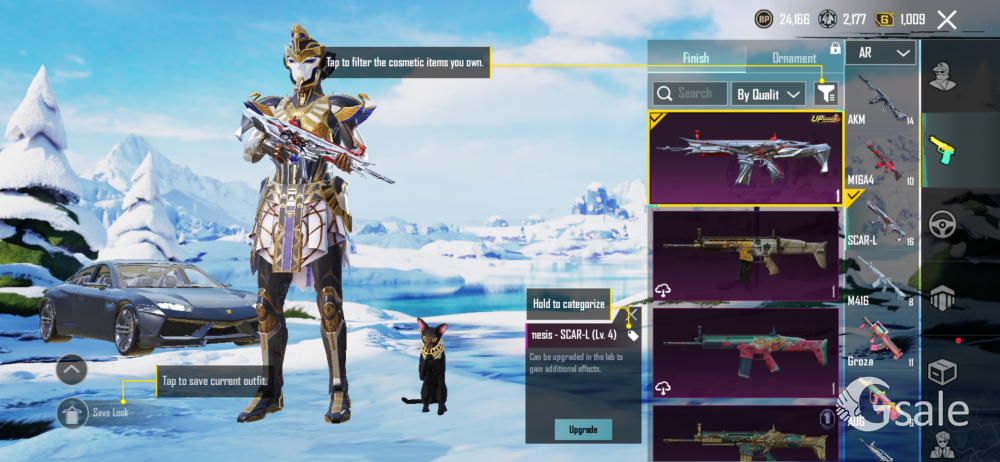
Task: Switch to the Finish tab
Action: click(x=696, y=58)
